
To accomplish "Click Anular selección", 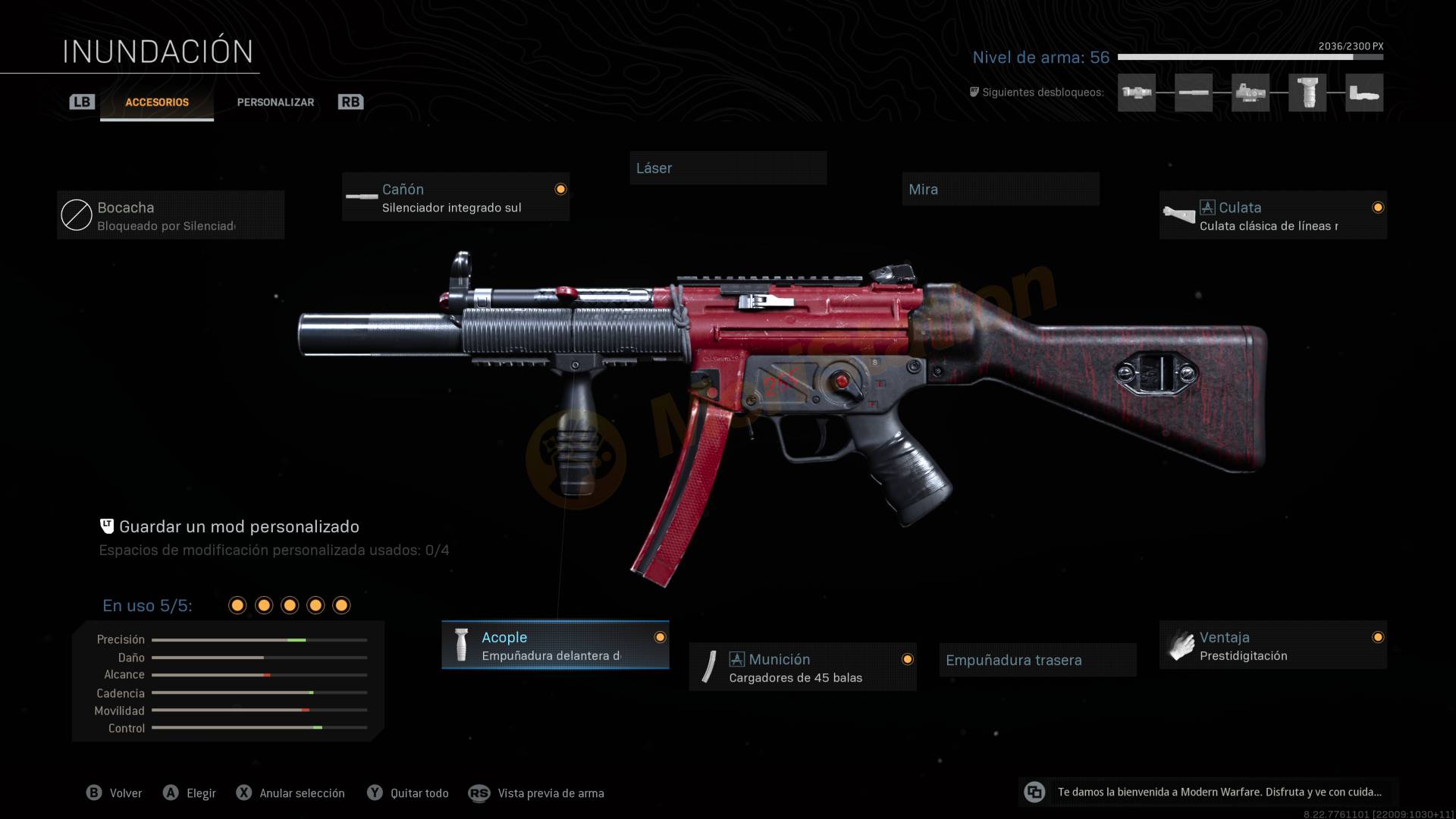I will coord(291,793).
